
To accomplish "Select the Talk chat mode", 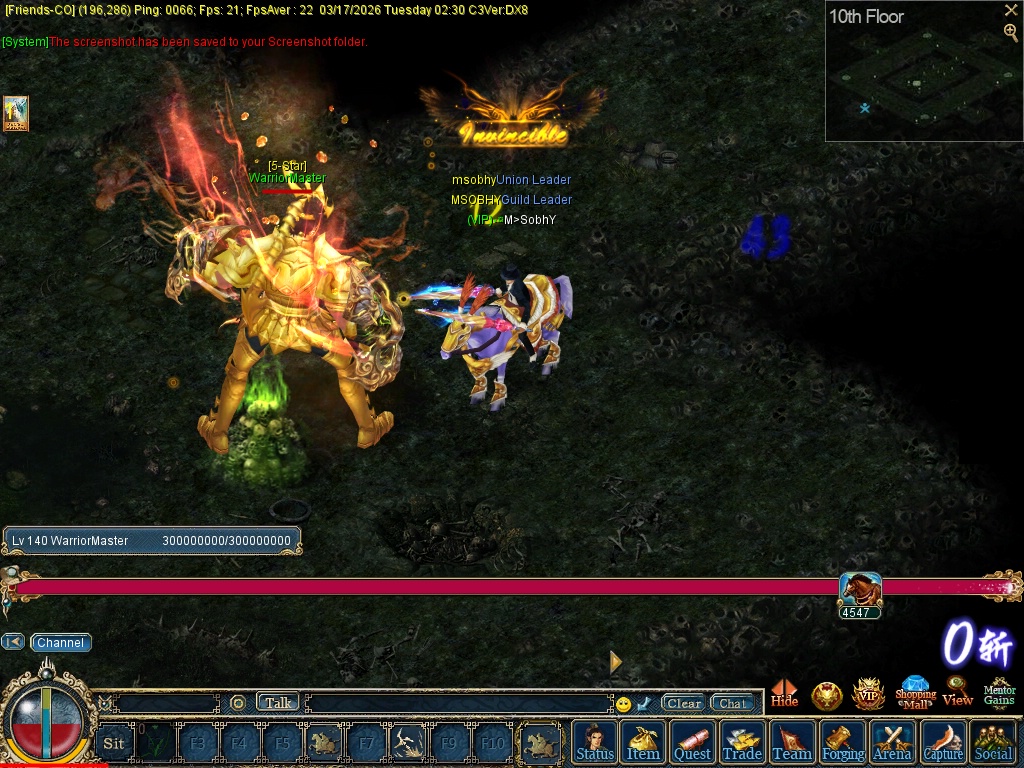I will point(278,703).
